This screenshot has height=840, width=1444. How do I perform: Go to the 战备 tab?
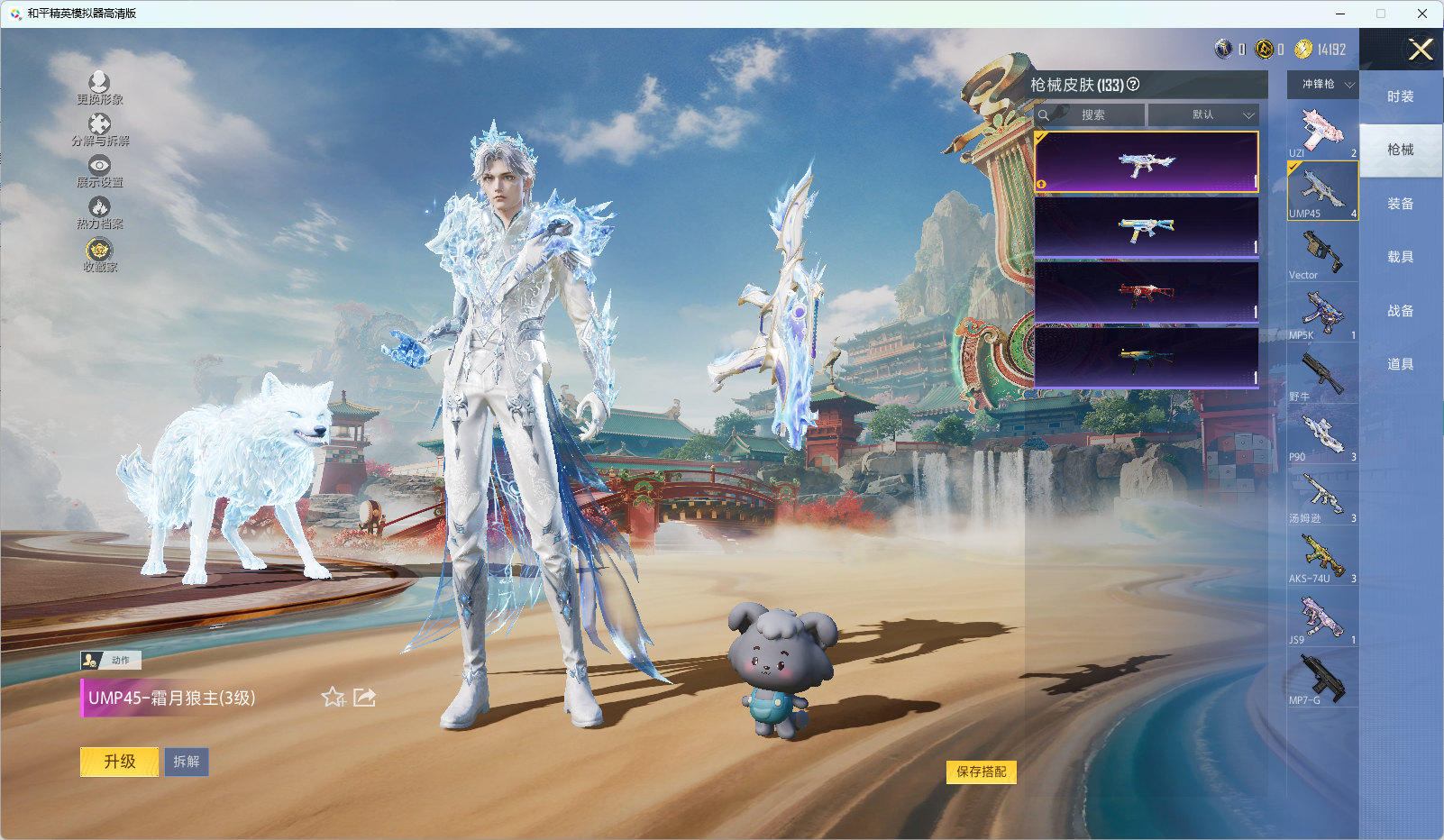pyautogui.click(x=1400, y=311)
